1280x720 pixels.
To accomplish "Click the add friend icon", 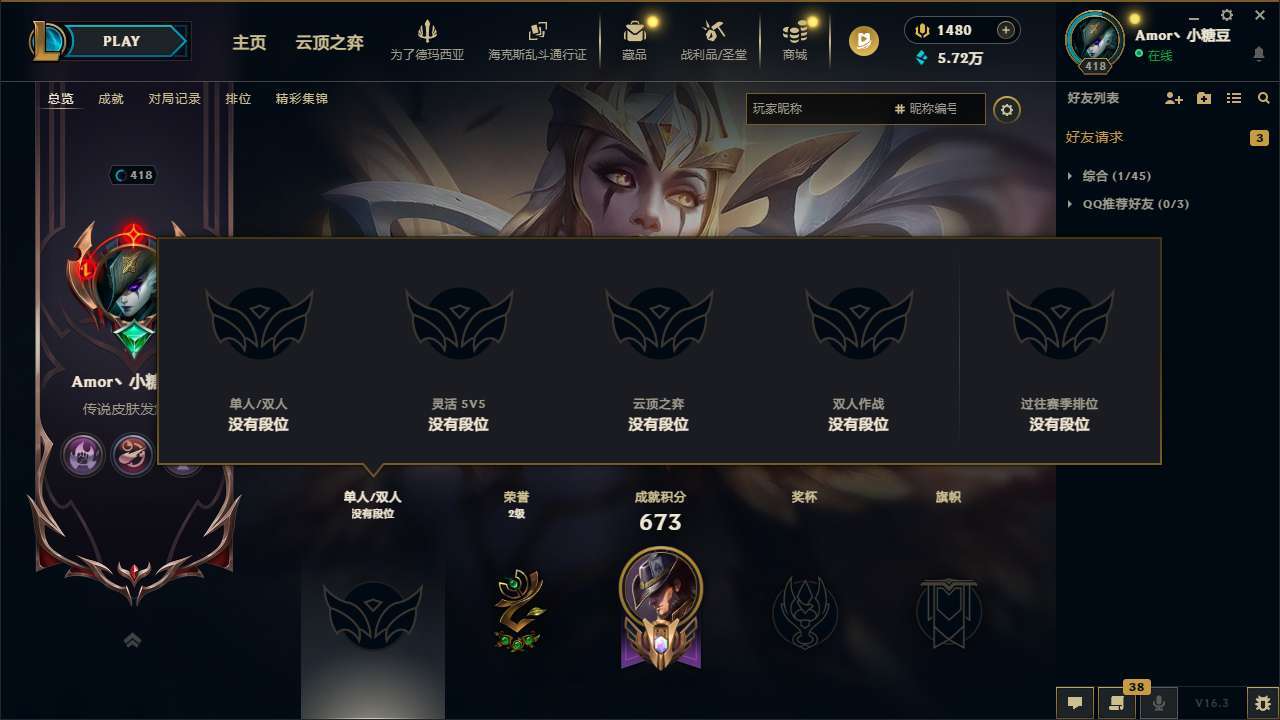I will [1172, 98].
